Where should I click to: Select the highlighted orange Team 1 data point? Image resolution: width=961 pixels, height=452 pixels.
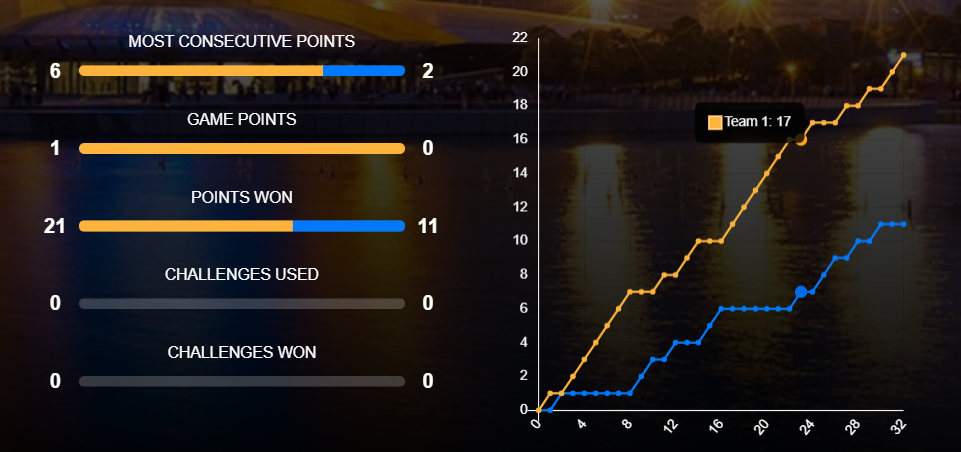pyautogui.click(x=800, y=138)
